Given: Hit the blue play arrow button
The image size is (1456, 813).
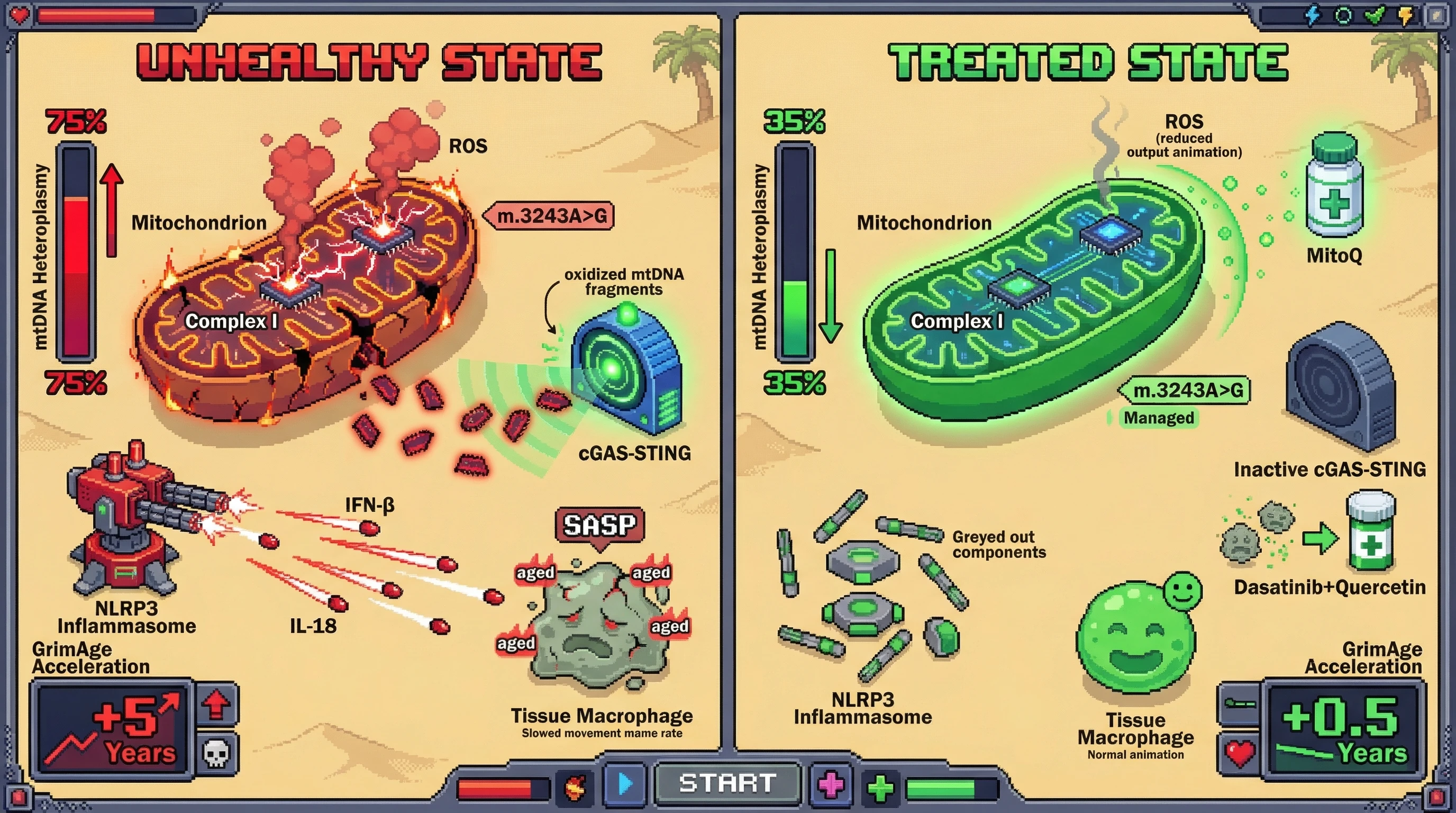Looking at the screenshot, I should click(x=624, y=784).
